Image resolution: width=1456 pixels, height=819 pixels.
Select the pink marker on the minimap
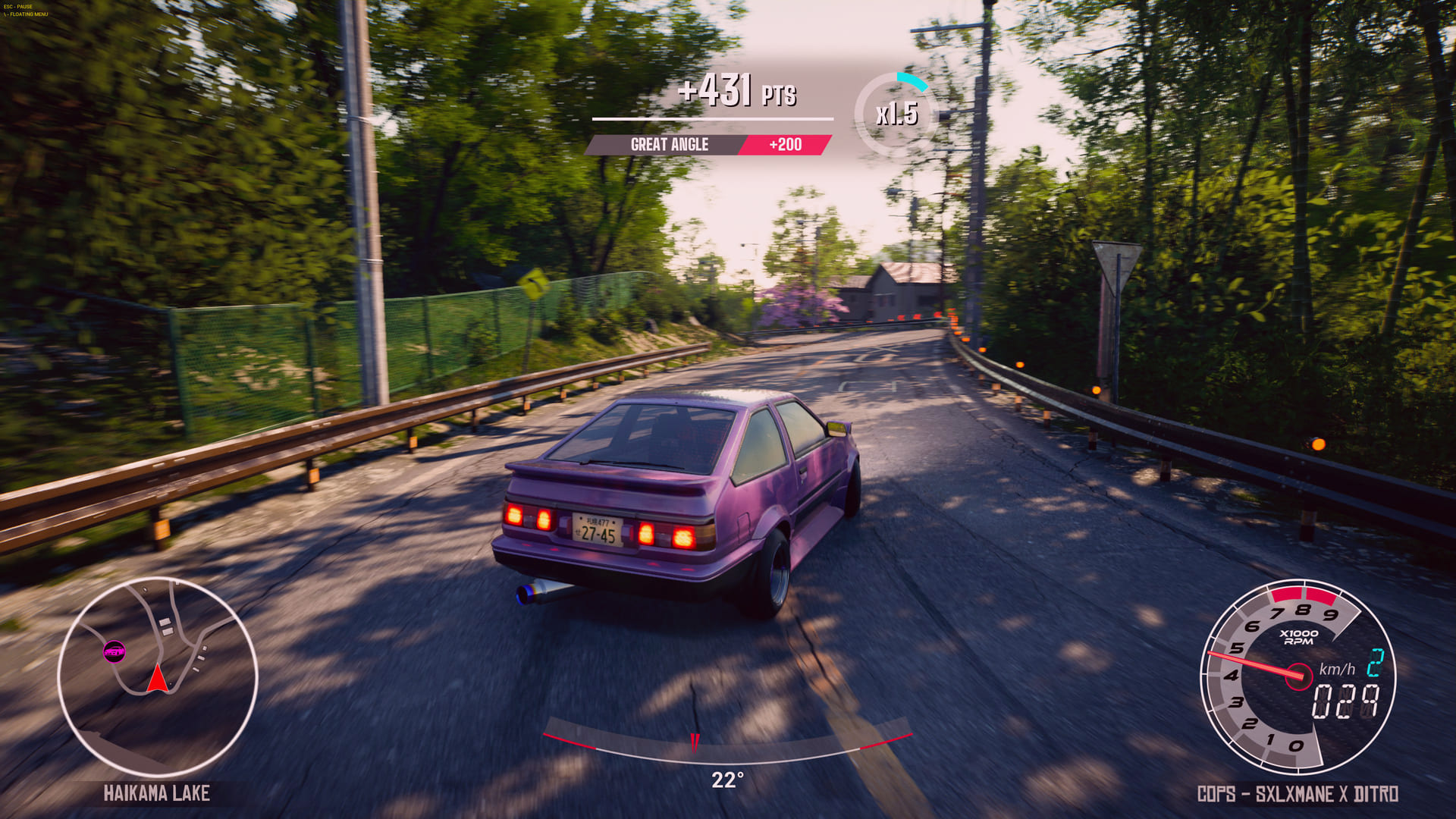point(115,651)
